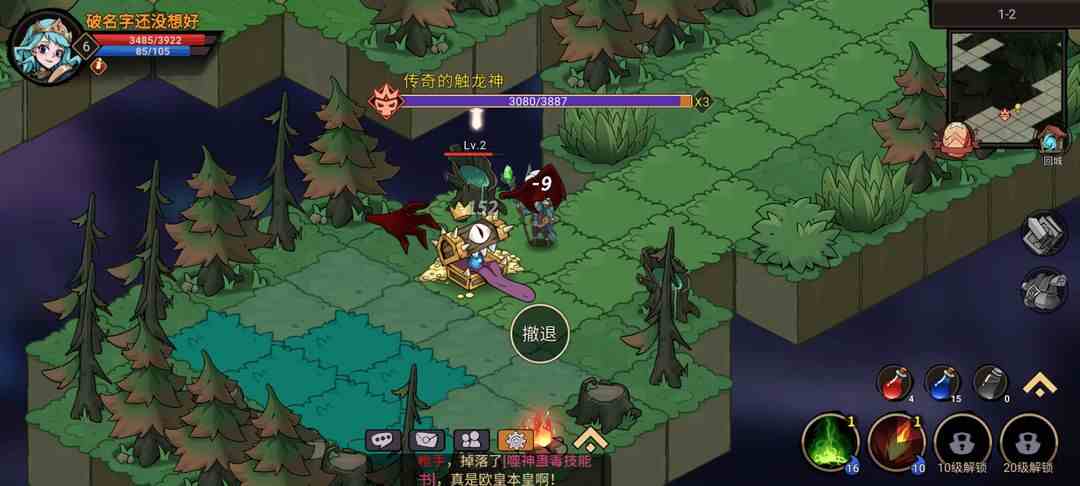The image size is (1080, 486).
Task: Tap the locked 10级解锁 skill slot
Action: click(962, 442)
